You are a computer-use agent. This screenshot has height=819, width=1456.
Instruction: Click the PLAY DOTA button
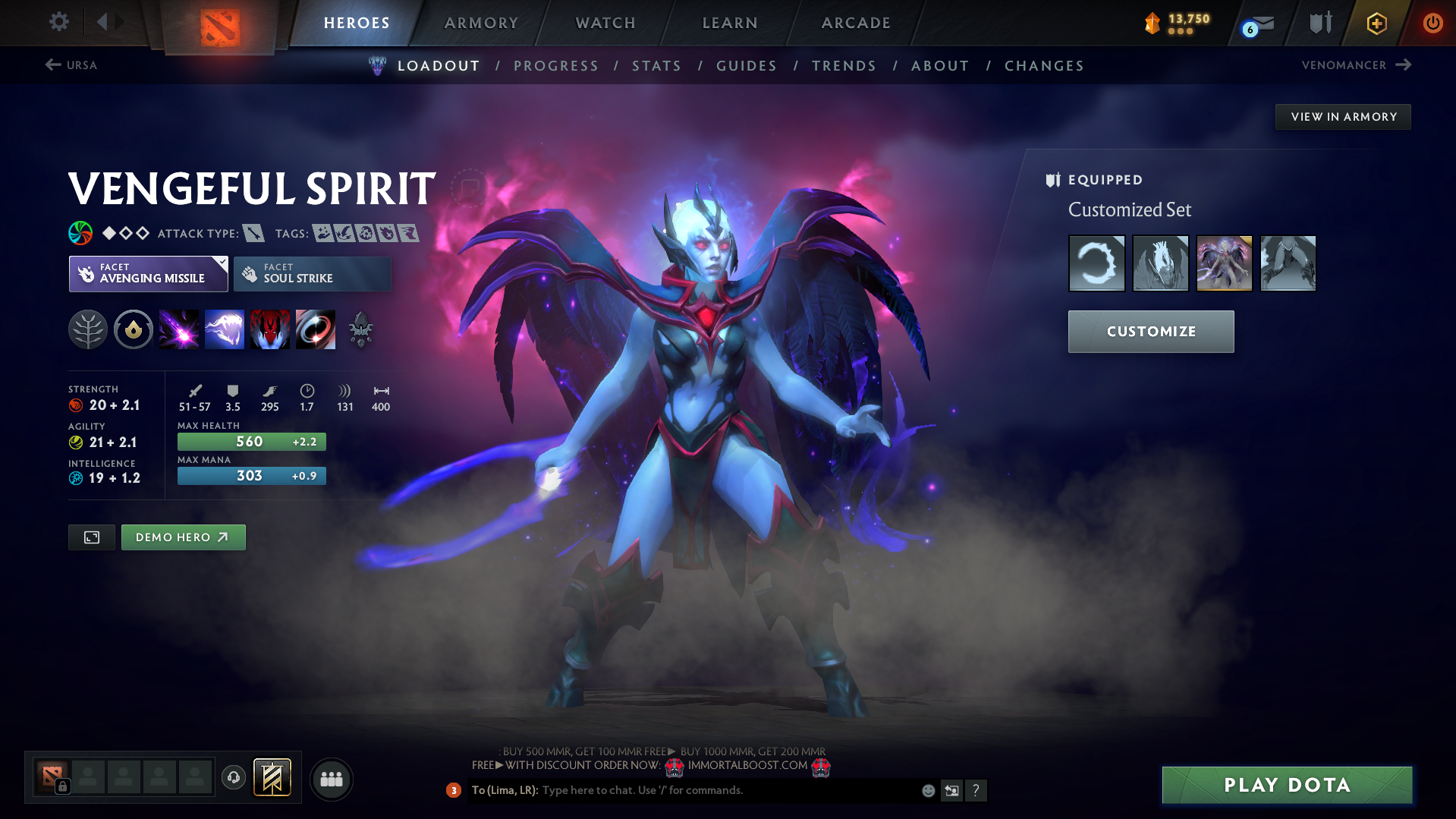[1286, 785]
